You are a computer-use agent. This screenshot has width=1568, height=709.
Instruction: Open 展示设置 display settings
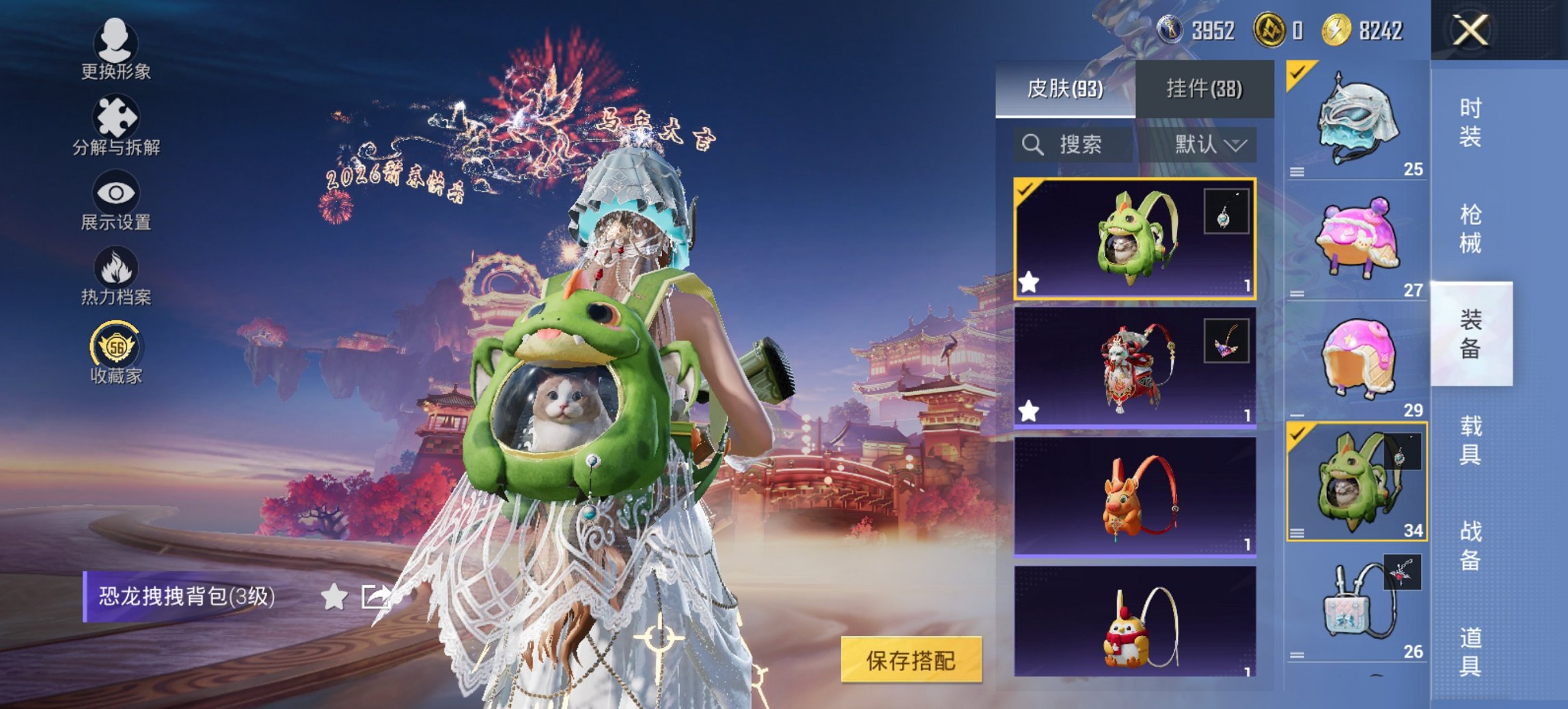click(116, 202)
